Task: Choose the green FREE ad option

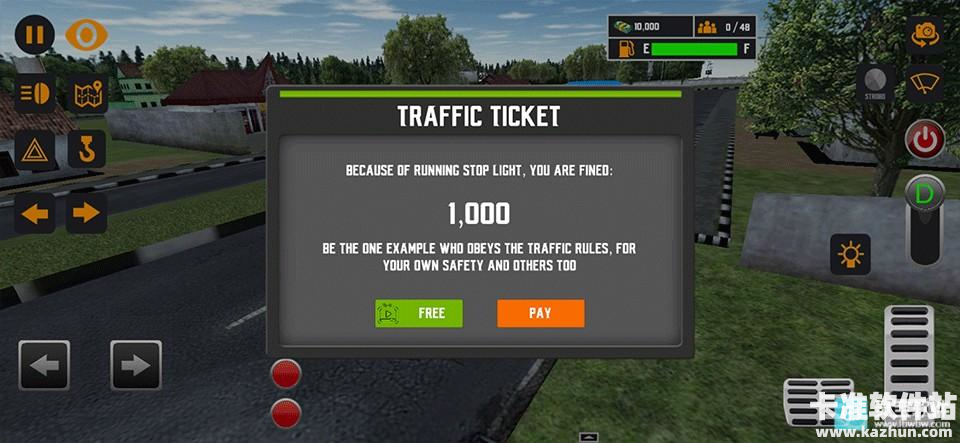Action: pos(419,313)
